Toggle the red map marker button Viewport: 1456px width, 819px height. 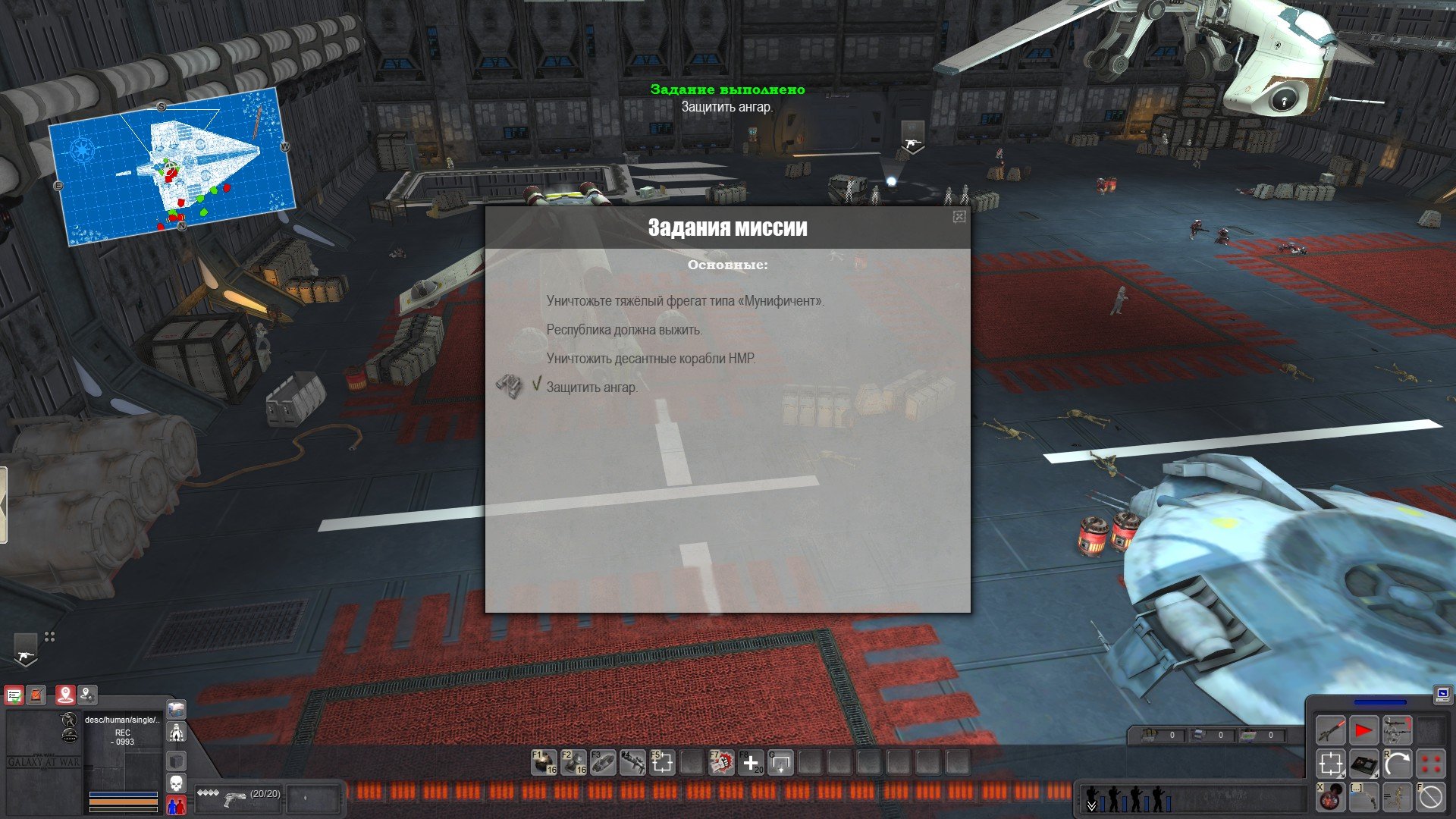point(65,695)
